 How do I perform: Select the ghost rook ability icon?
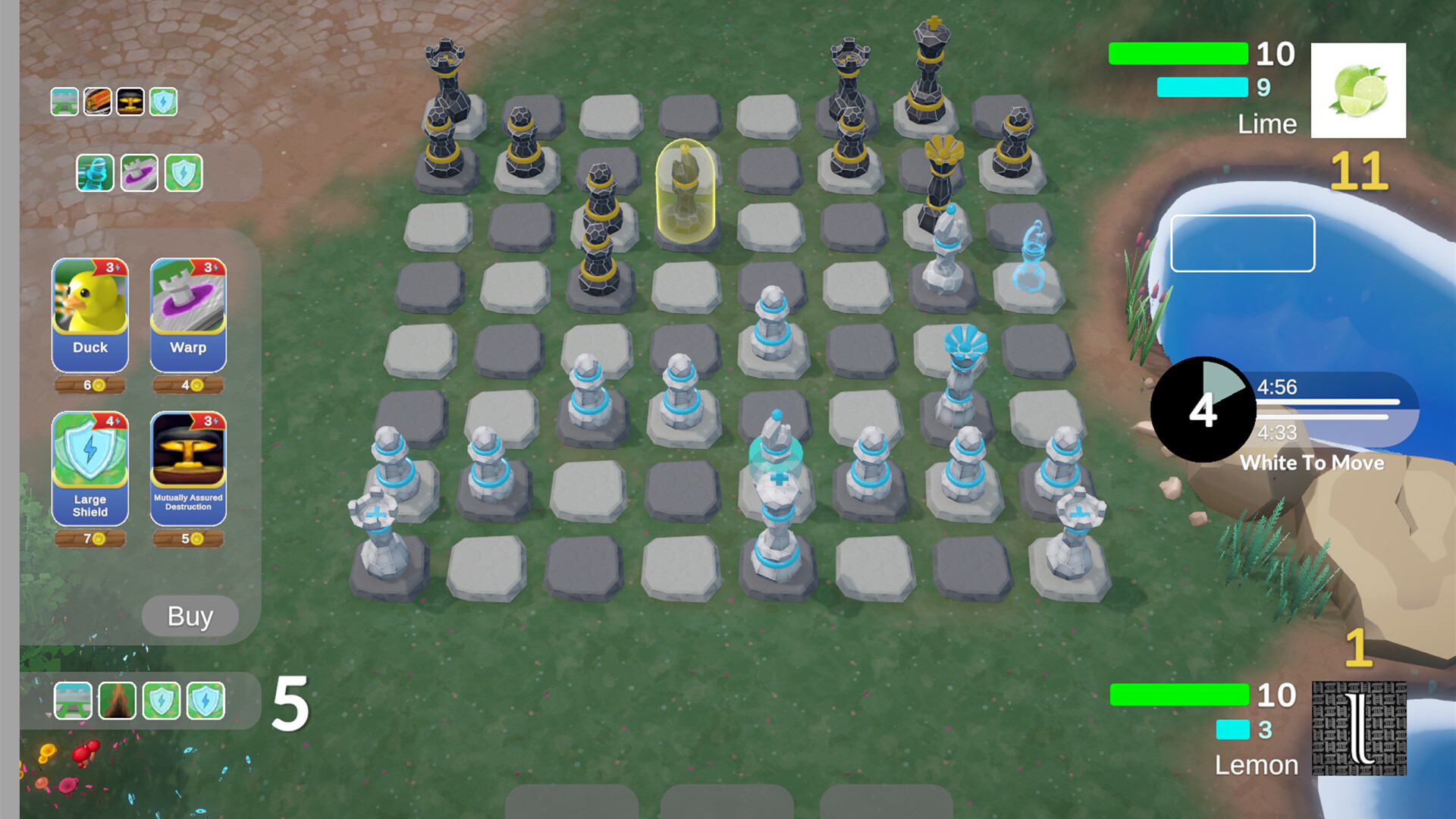pos(94,173)
